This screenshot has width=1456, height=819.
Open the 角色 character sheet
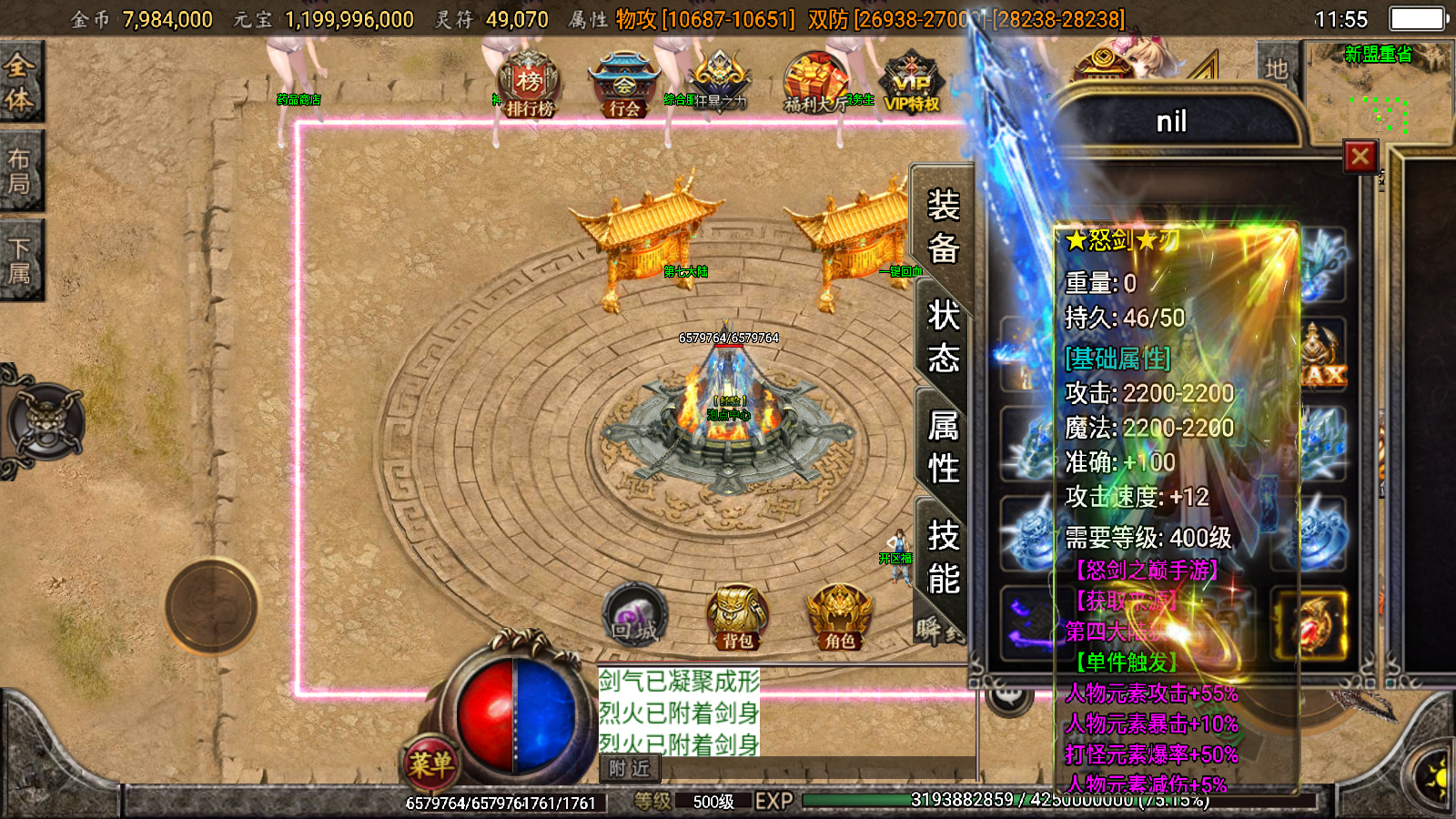point(839,617)
